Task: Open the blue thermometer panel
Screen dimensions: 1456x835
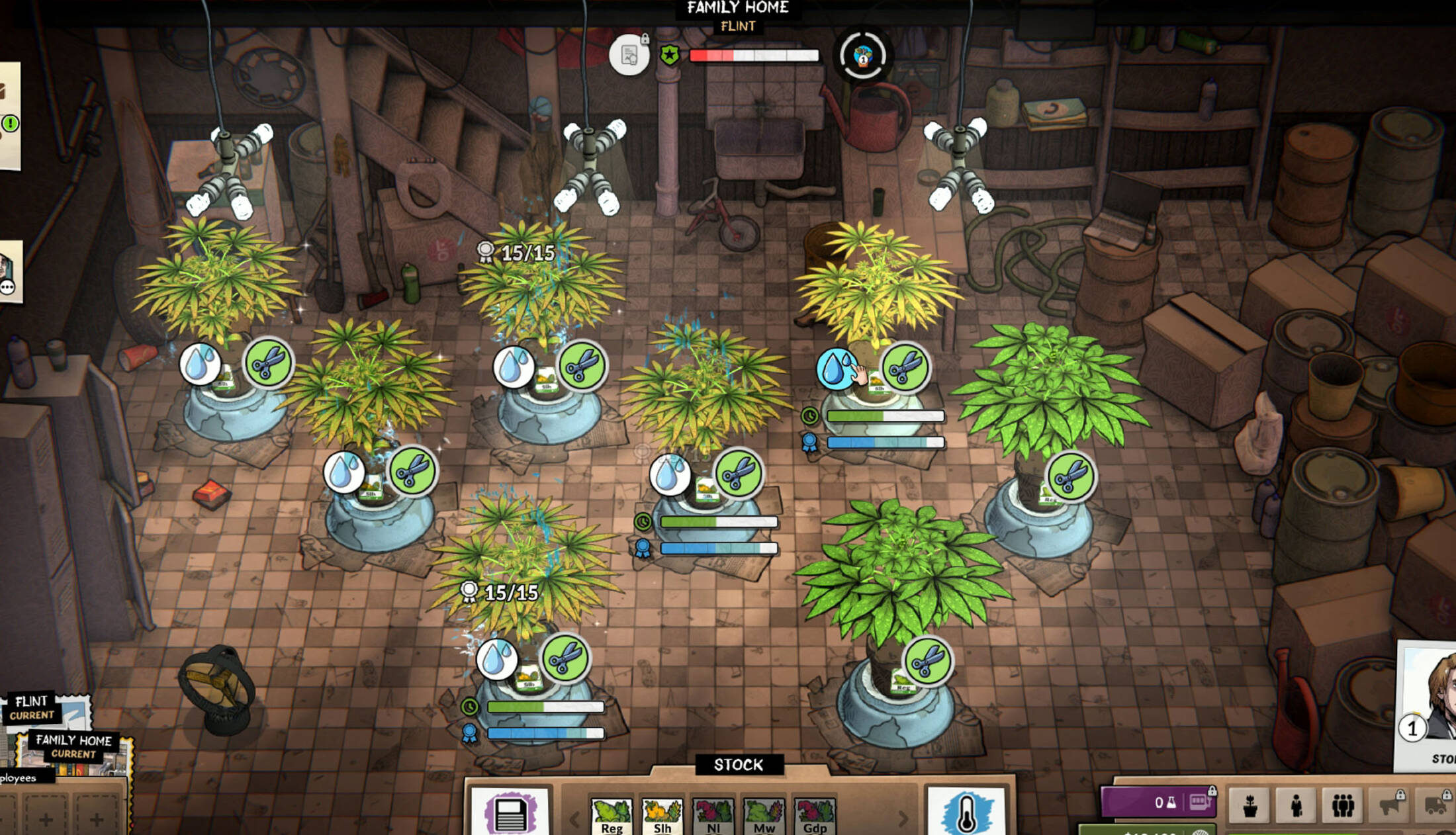Action: point(966,811)
